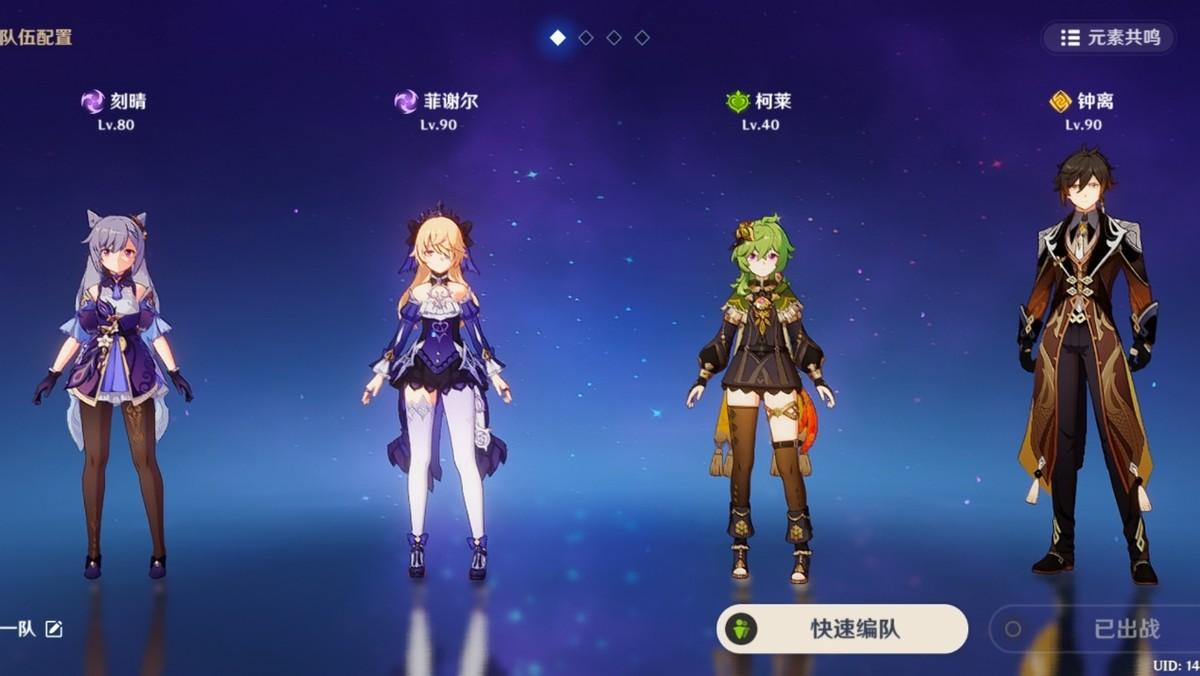Switch to the third team page dot
Image resolution: width=1200 pixels, height=676 pixels.
[x=614, y=38]
